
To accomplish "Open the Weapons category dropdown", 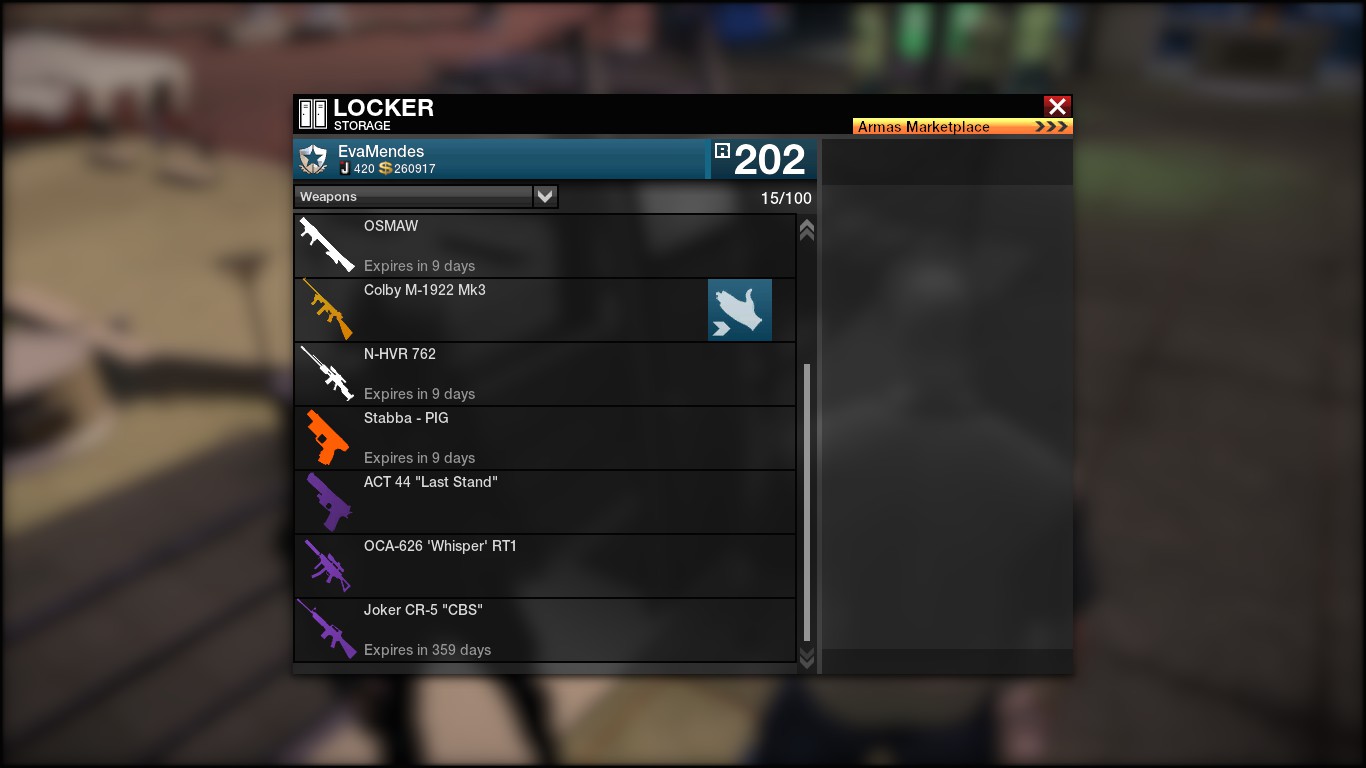I will [545, 197].
